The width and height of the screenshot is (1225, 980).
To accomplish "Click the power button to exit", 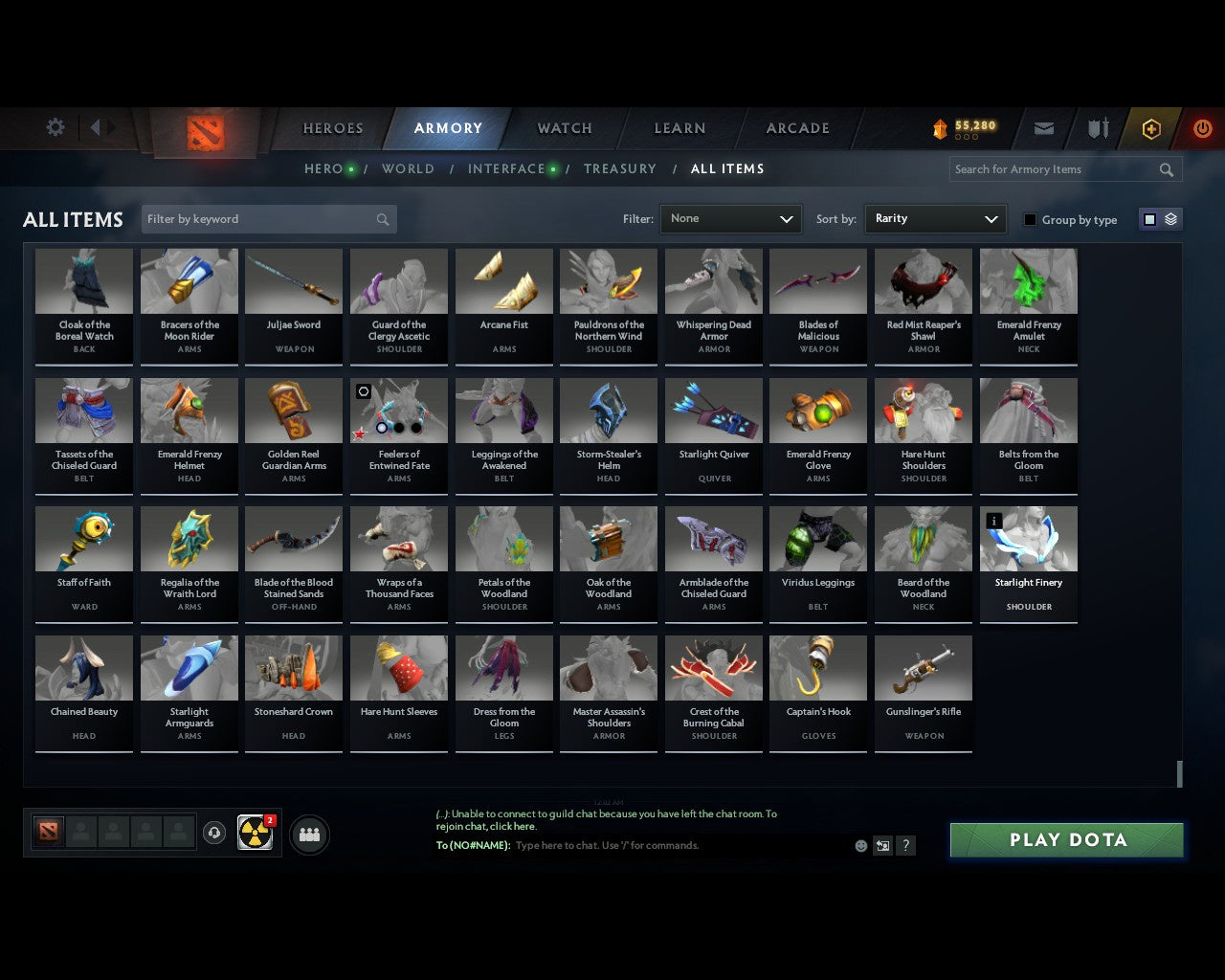I will [x=1202, y=128].
